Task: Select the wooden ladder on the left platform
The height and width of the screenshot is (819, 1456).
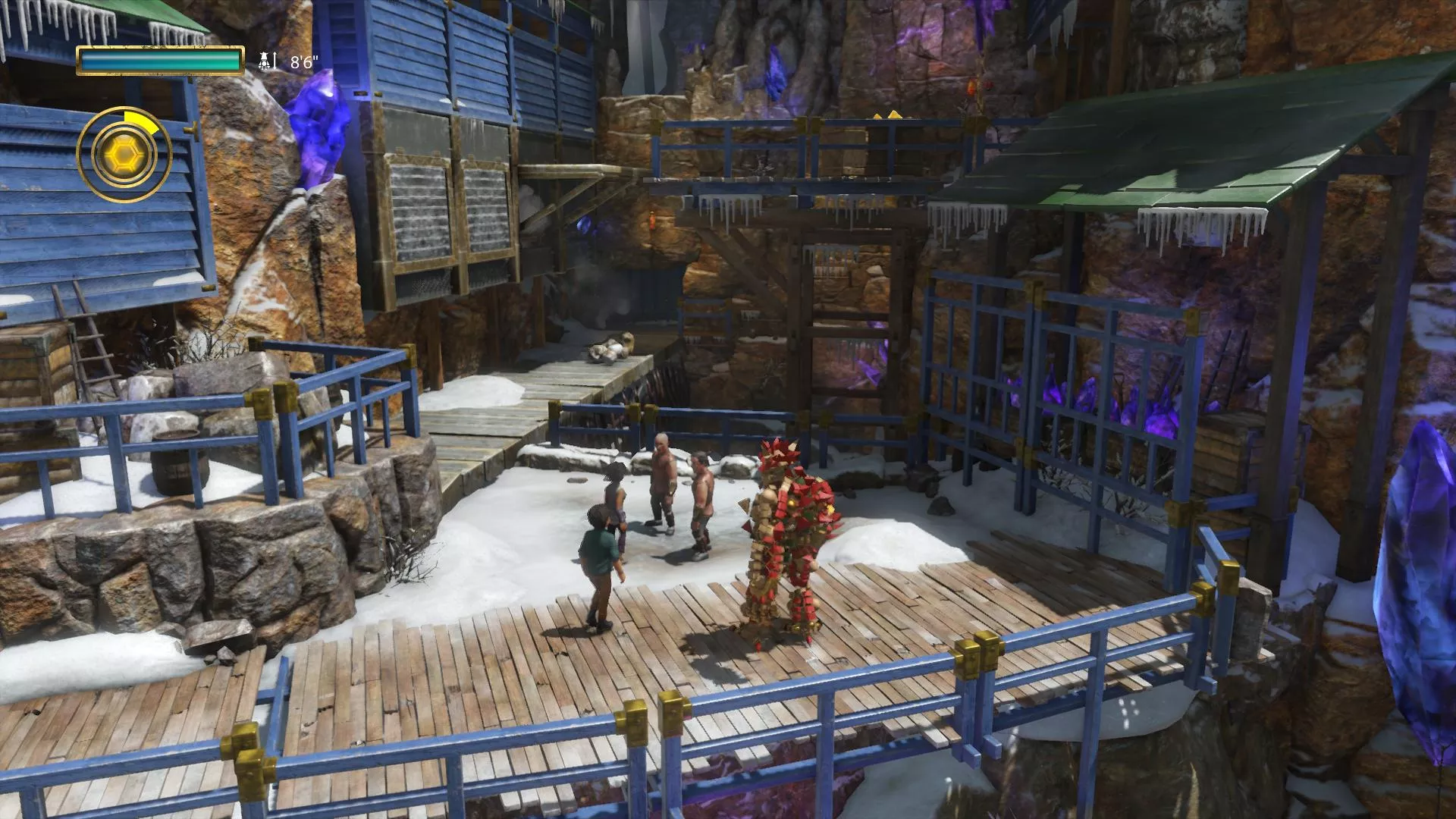Action: 91,341
